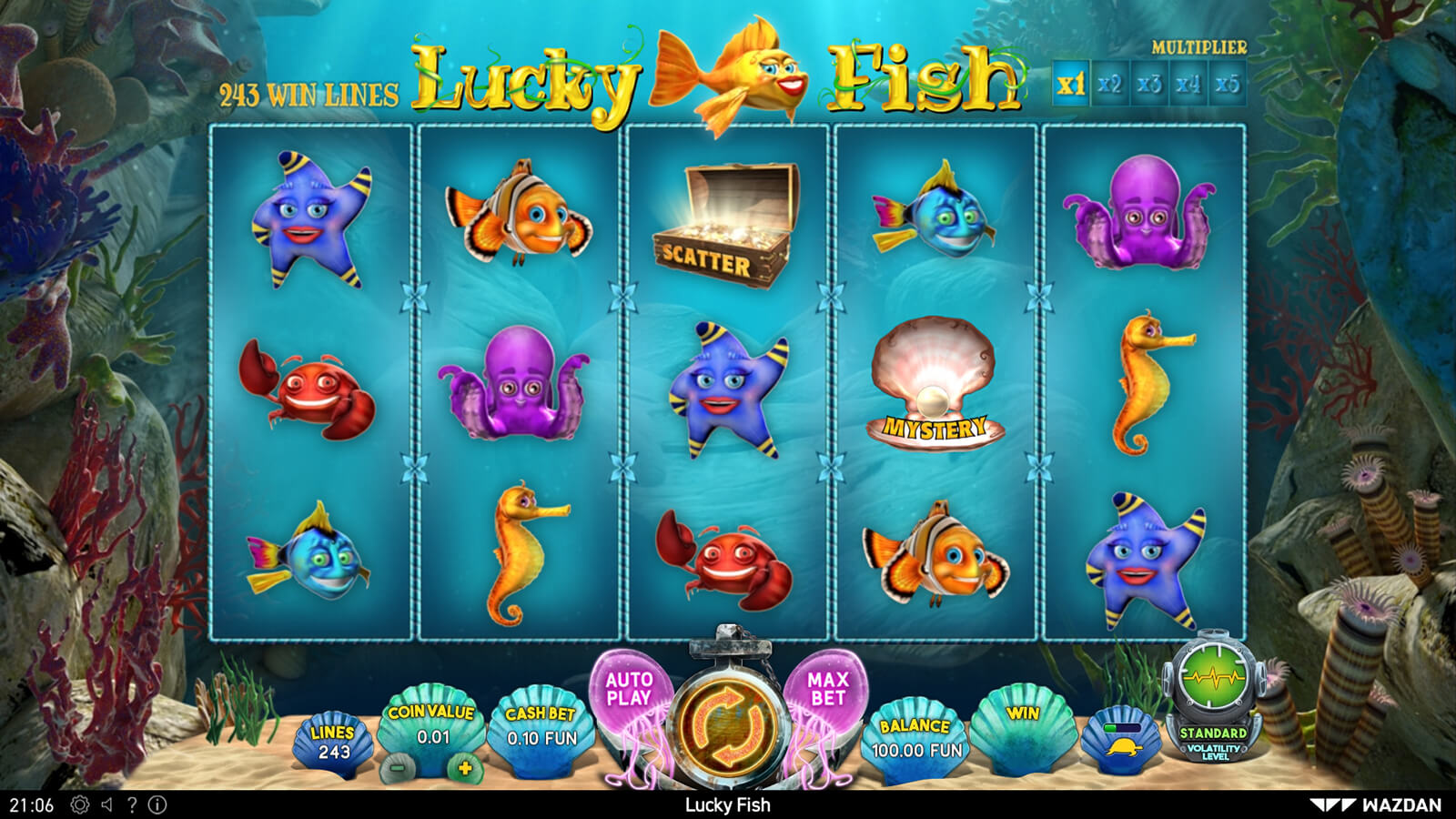Start Auto Play on the pink jellyfish
This screenshot has width=1456, height=819.
[x=629, y=690]
